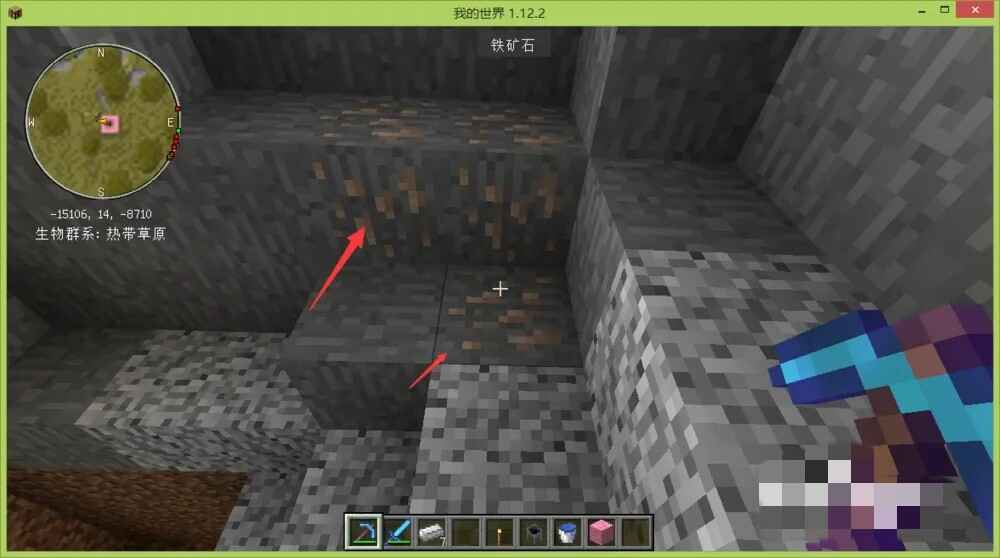Pick the water bucket hotbar slot
This screenshot has height=558, width=1000.
(567, 532)
